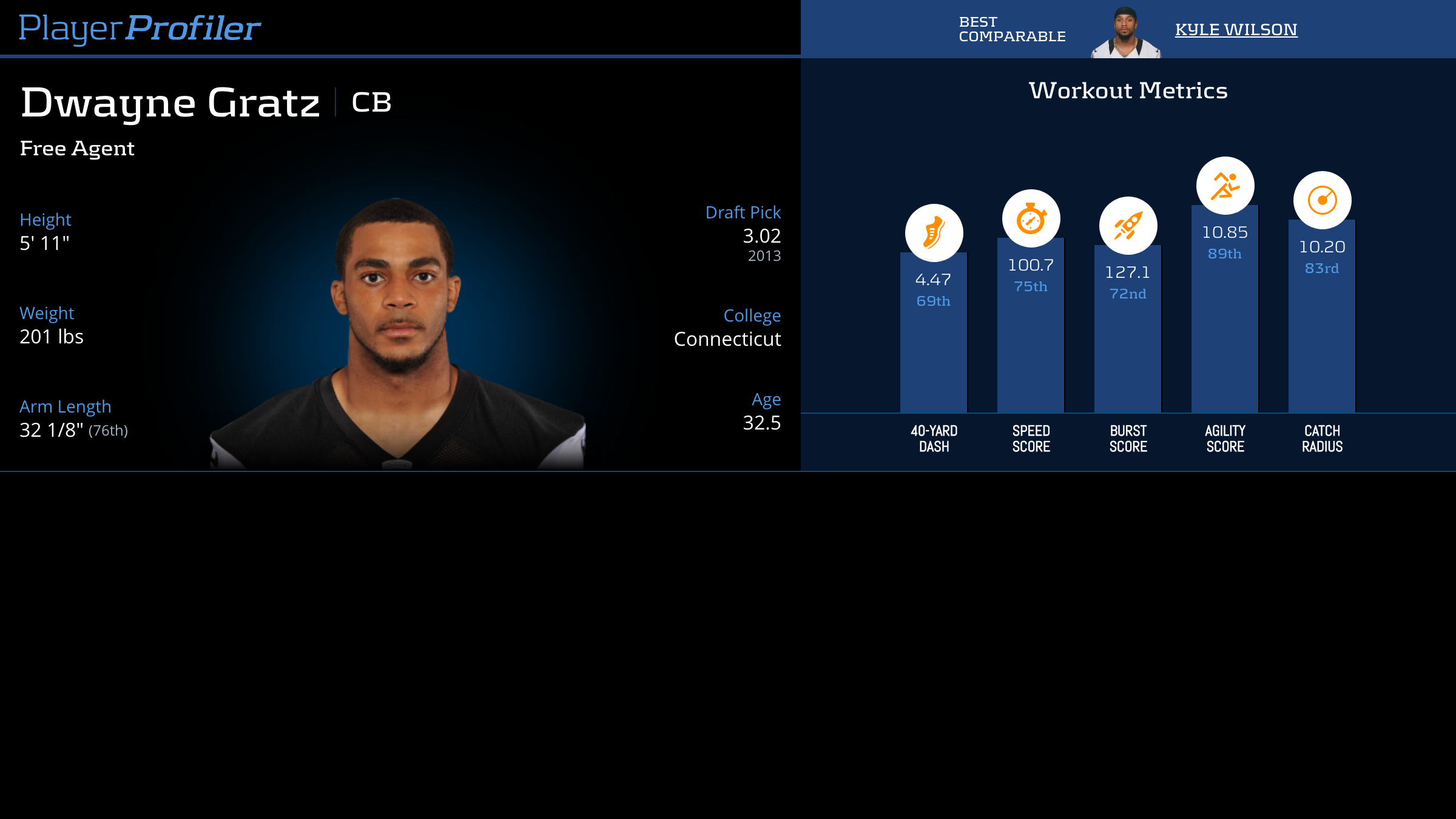The image size is (1456, 819).
Task: Click the Catch Radius target icon
Action: point(1322,200)
